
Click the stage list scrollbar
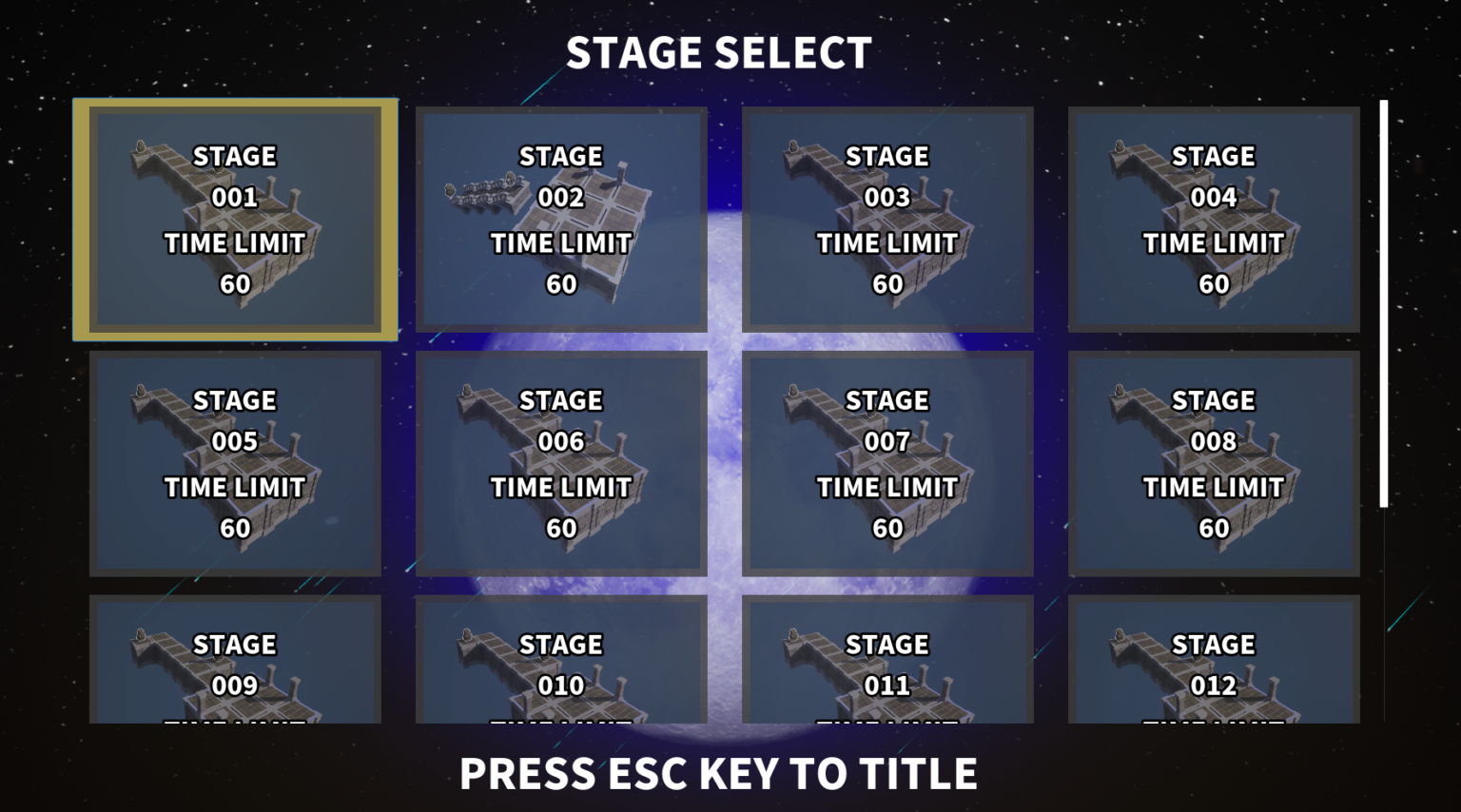1384,303
